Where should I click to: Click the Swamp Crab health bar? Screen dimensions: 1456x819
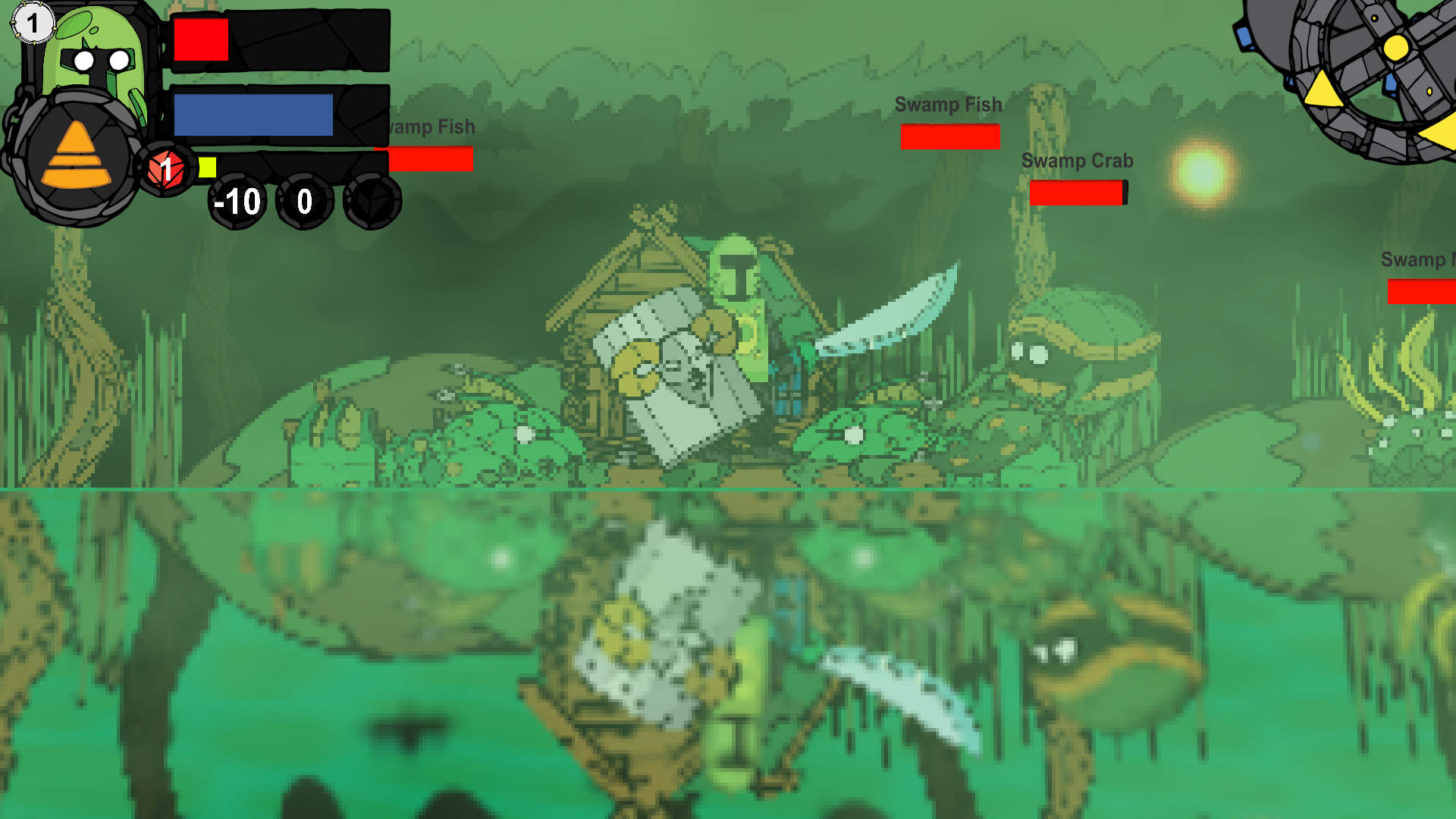coord(1077,194)
